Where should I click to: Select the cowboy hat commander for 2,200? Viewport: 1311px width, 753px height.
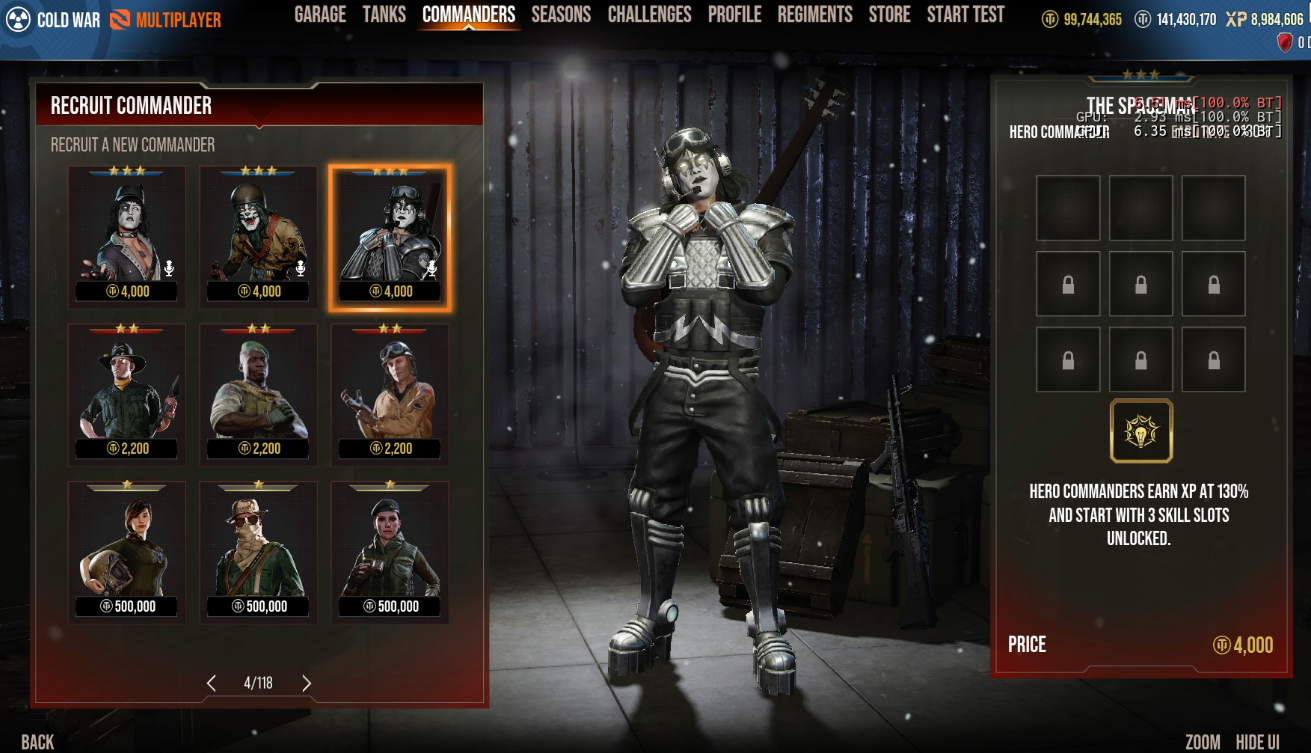point(127,393)
